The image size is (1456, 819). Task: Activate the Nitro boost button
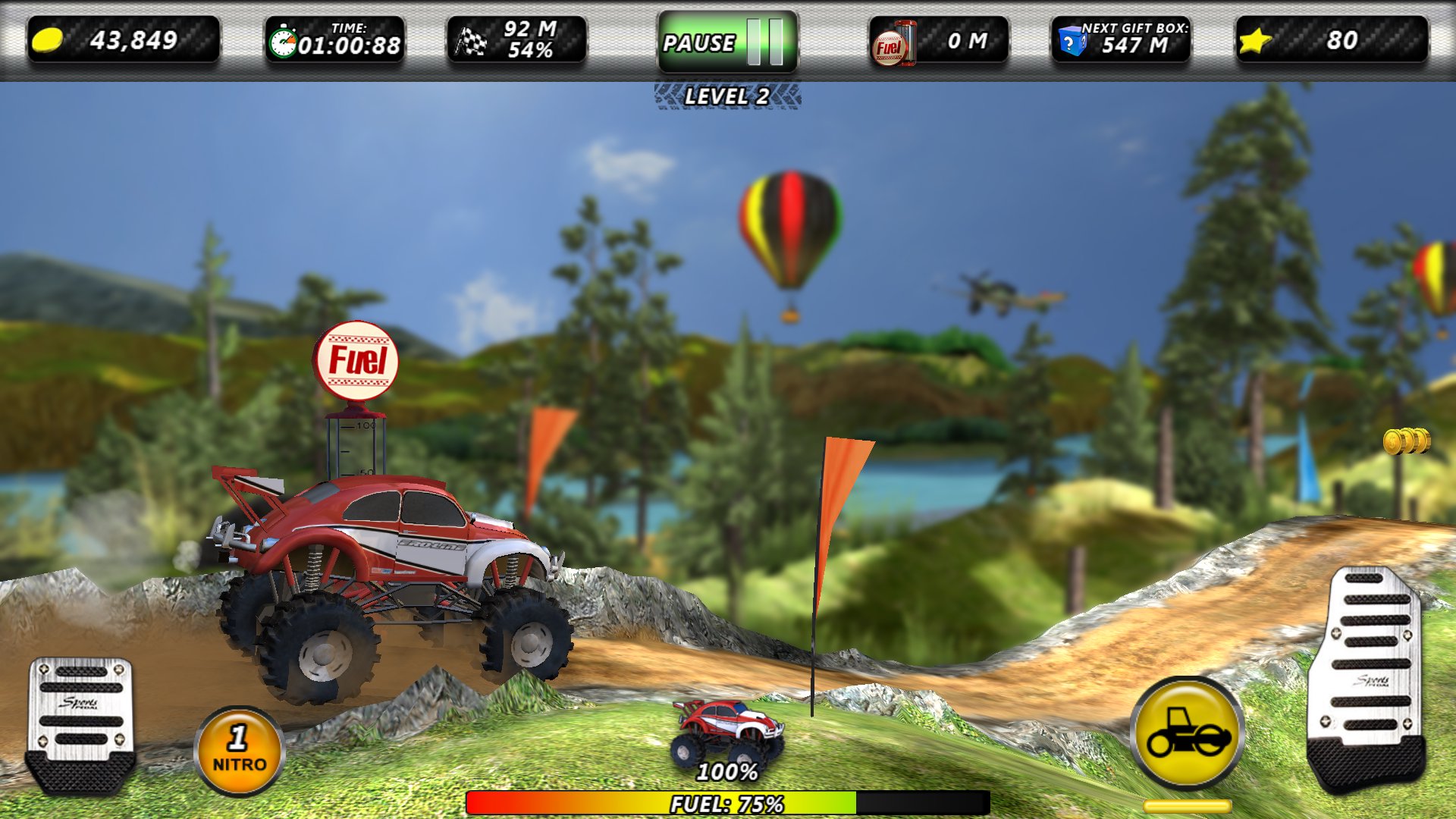pos(237,751)
